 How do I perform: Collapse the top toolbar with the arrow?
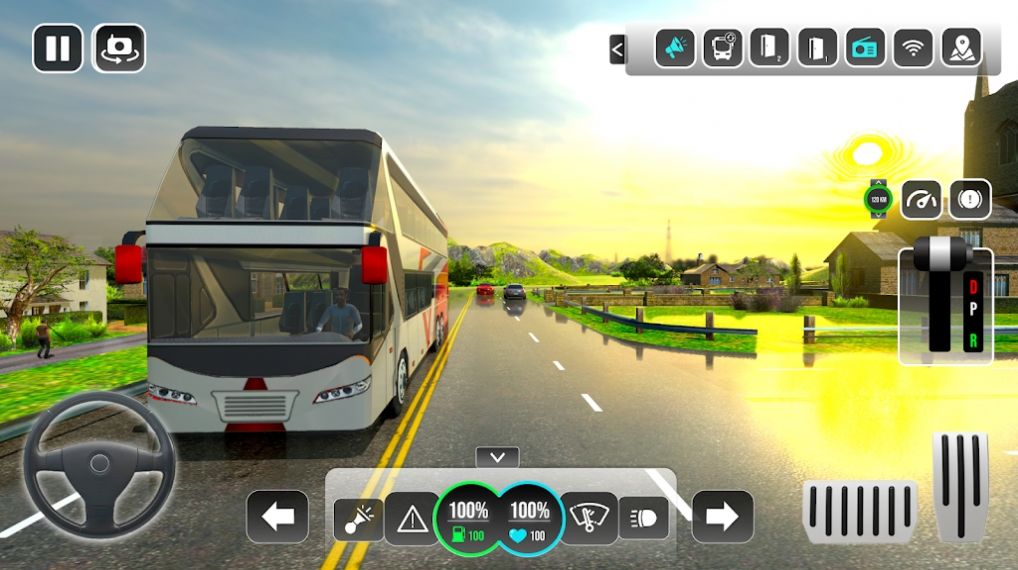(x=617, y=49)
